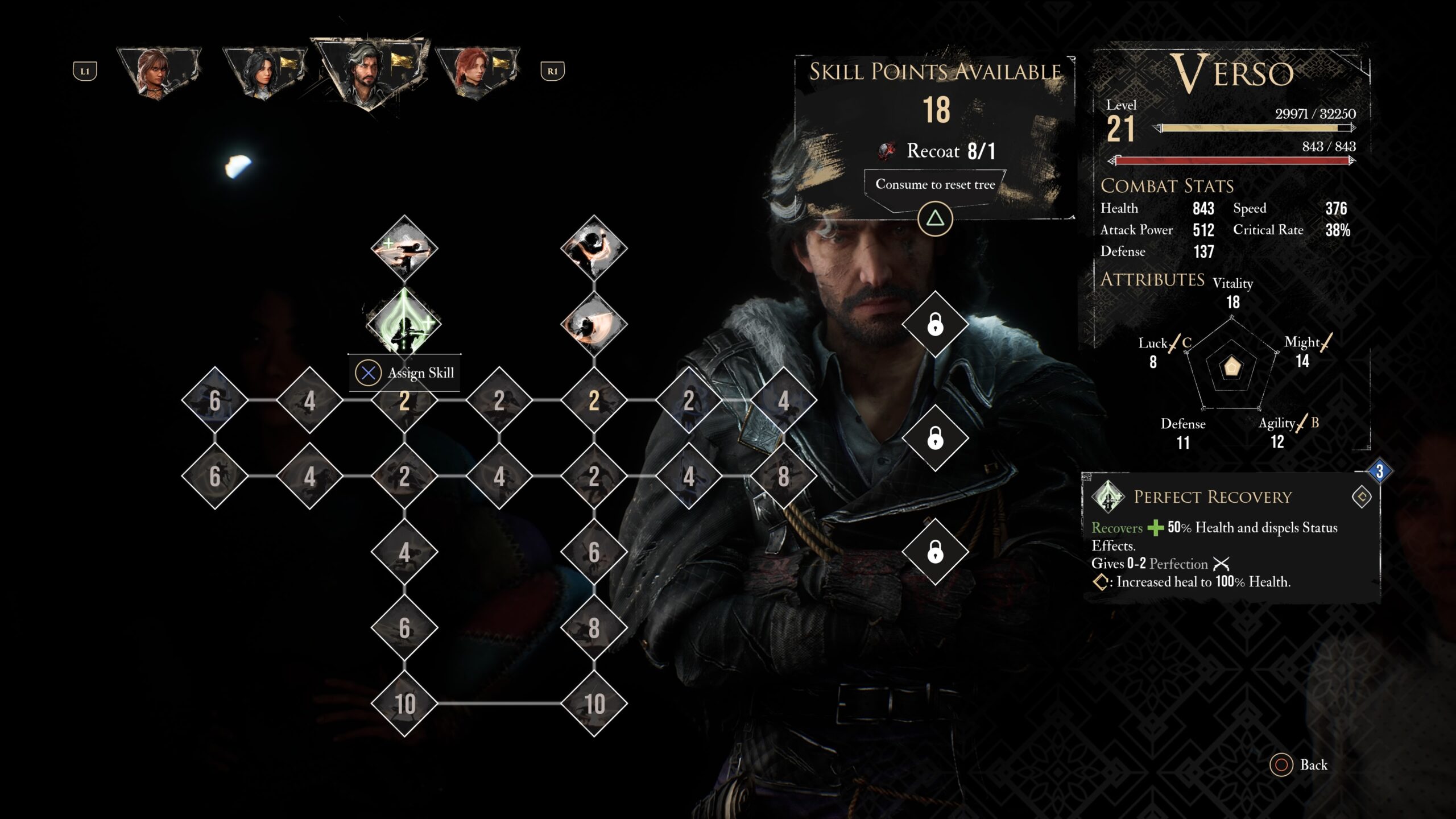This screenshot has height=819, width=1456.
Task: Select the brown-haired woman's character portrait
Action: tap(158, 72)
